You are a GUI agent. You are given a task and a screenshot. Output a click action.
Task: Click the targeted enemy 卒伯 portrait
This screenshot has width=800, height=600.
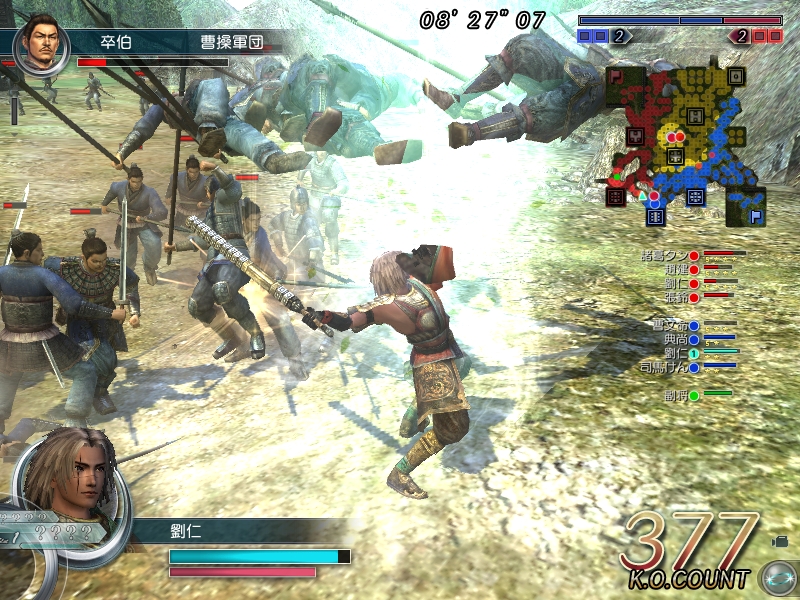[x=40, y=41]
